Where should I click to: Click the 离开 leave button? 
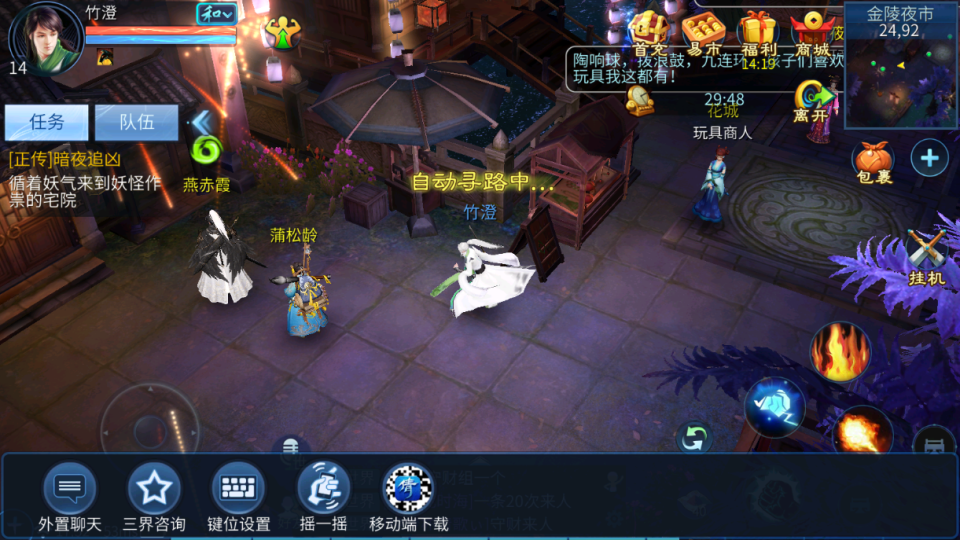pos(815,100)
